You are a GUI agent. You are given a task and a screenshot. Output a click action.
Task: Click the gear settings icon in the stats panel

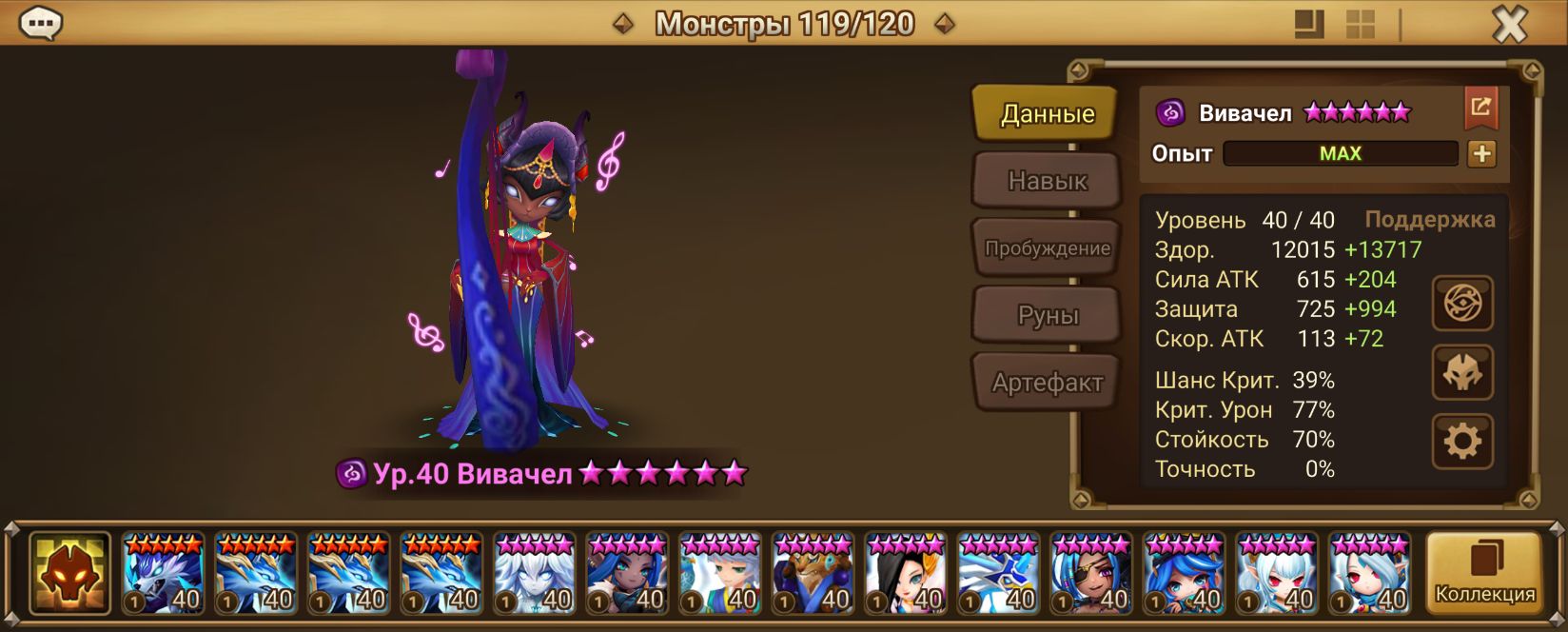point(1462,441)
